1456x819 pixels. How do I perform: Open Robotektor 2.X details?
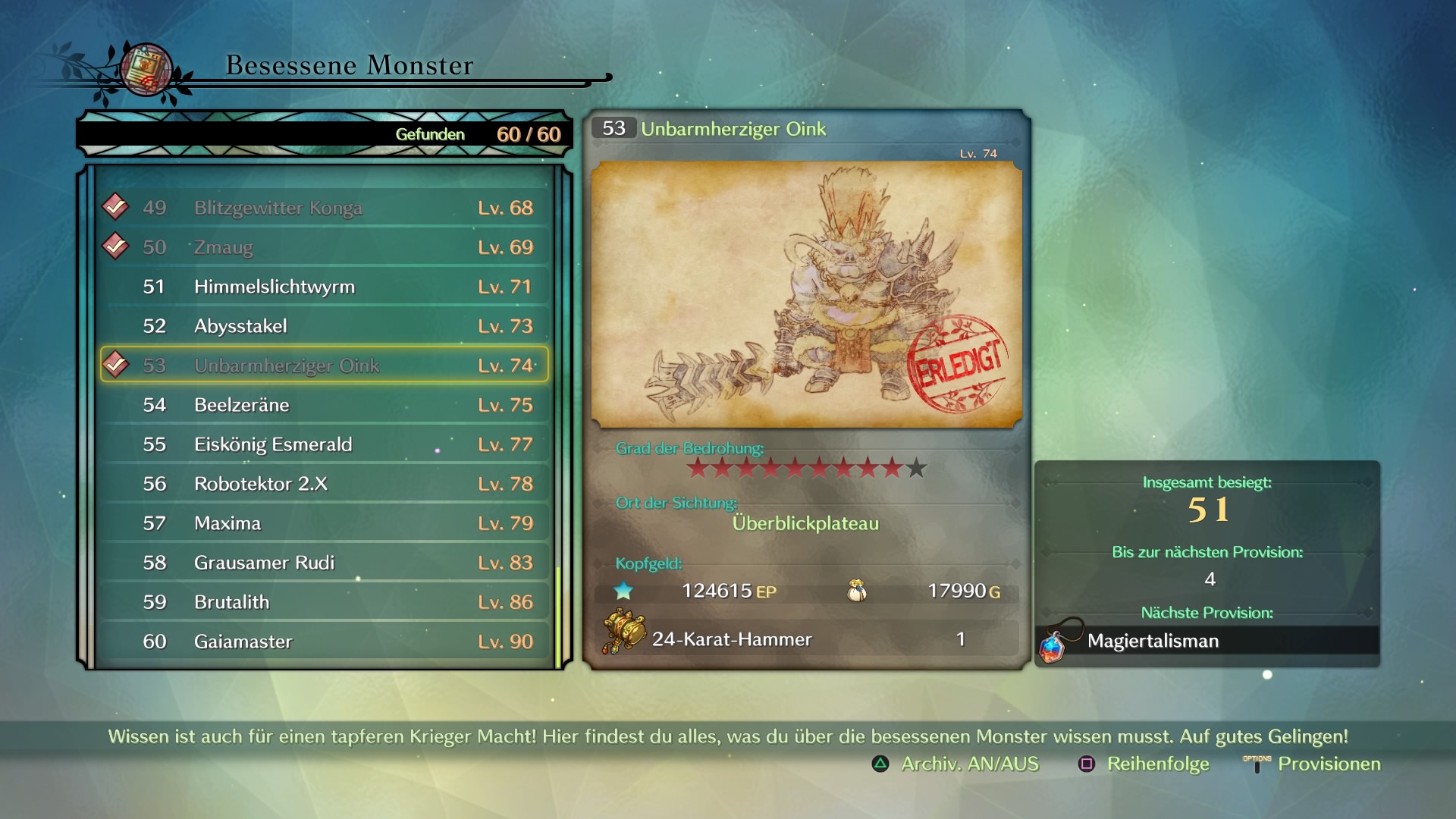pyautogui.click(x=325, y=484)
